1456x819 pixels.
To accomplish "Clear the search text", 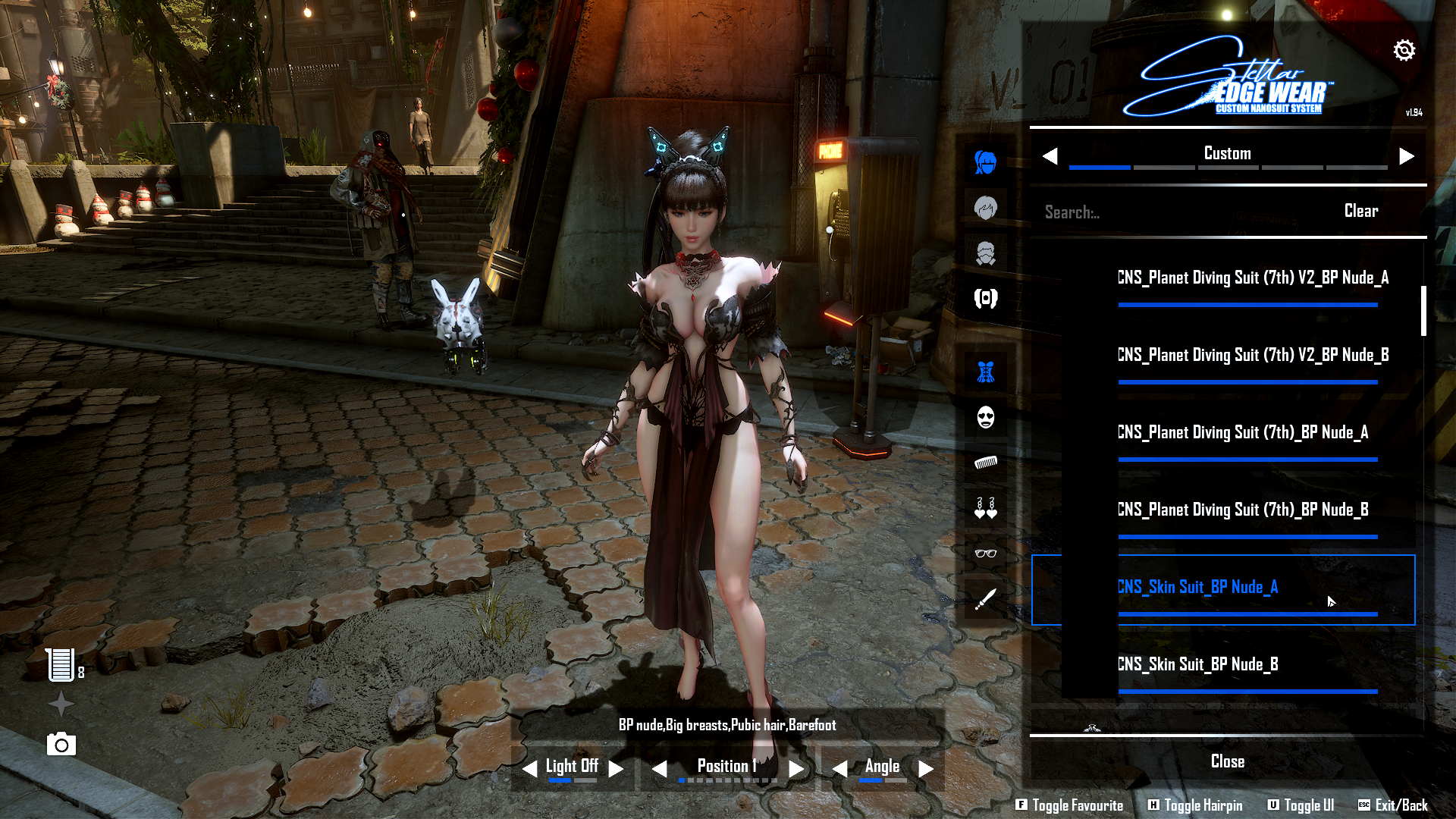I will pyautogui.click(x=1361, y=211).
